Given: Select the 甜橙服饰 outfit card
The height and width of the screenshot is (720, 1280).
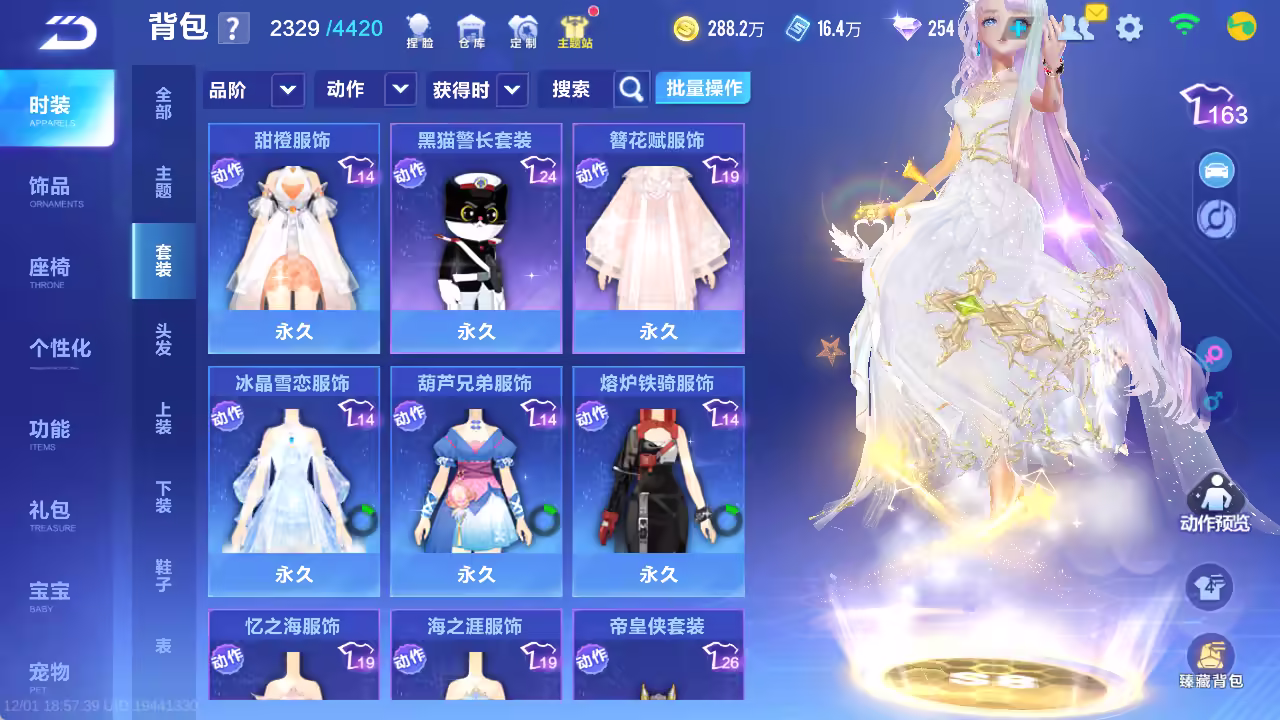Looking at the screenshot, I should [x=294, y=238].
